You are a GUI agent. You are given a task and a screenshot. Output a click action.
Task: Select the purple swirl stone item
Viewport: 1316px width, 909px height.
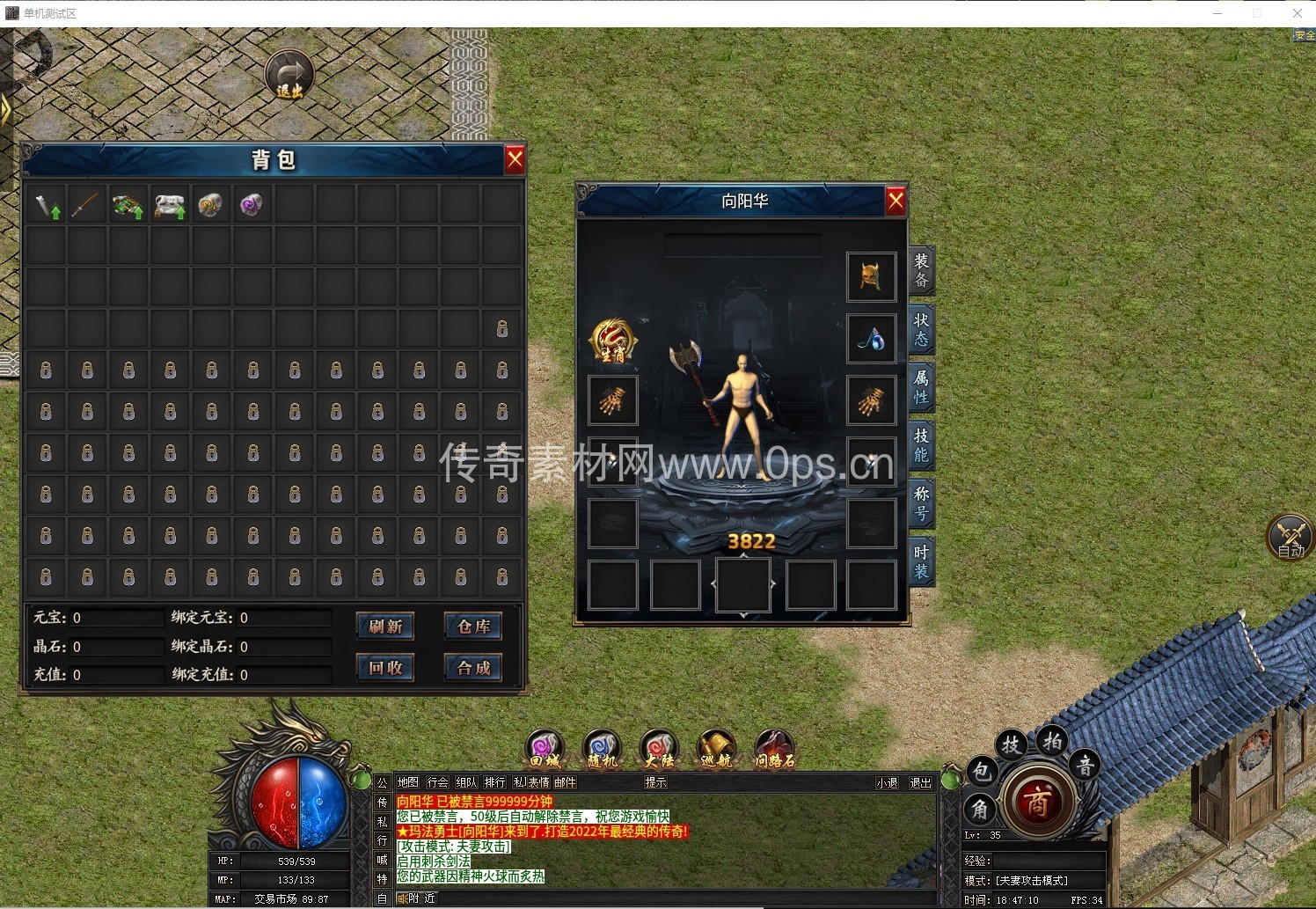pyautogui.click(x=252, y=205)
